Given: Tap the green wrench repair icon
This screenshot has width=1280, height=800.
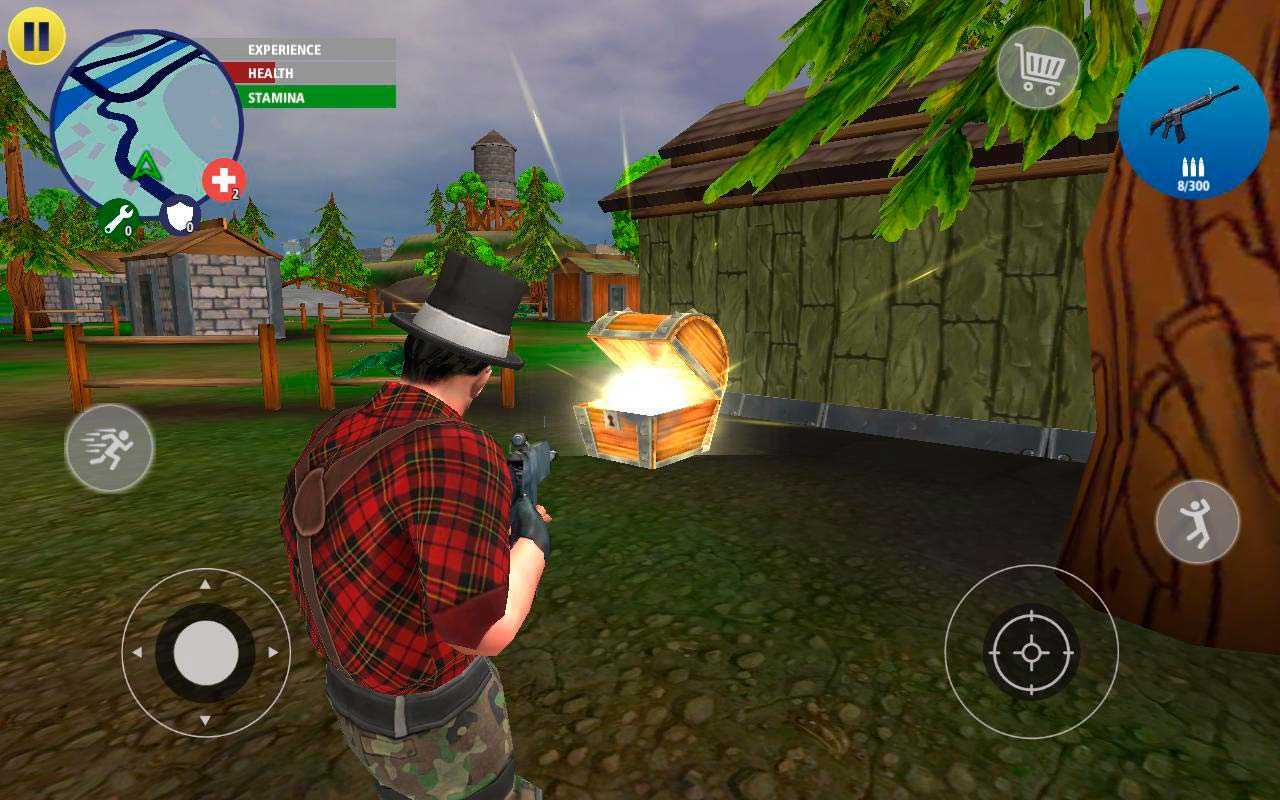Looking at the screenshot, I should (x=117, y=216).
